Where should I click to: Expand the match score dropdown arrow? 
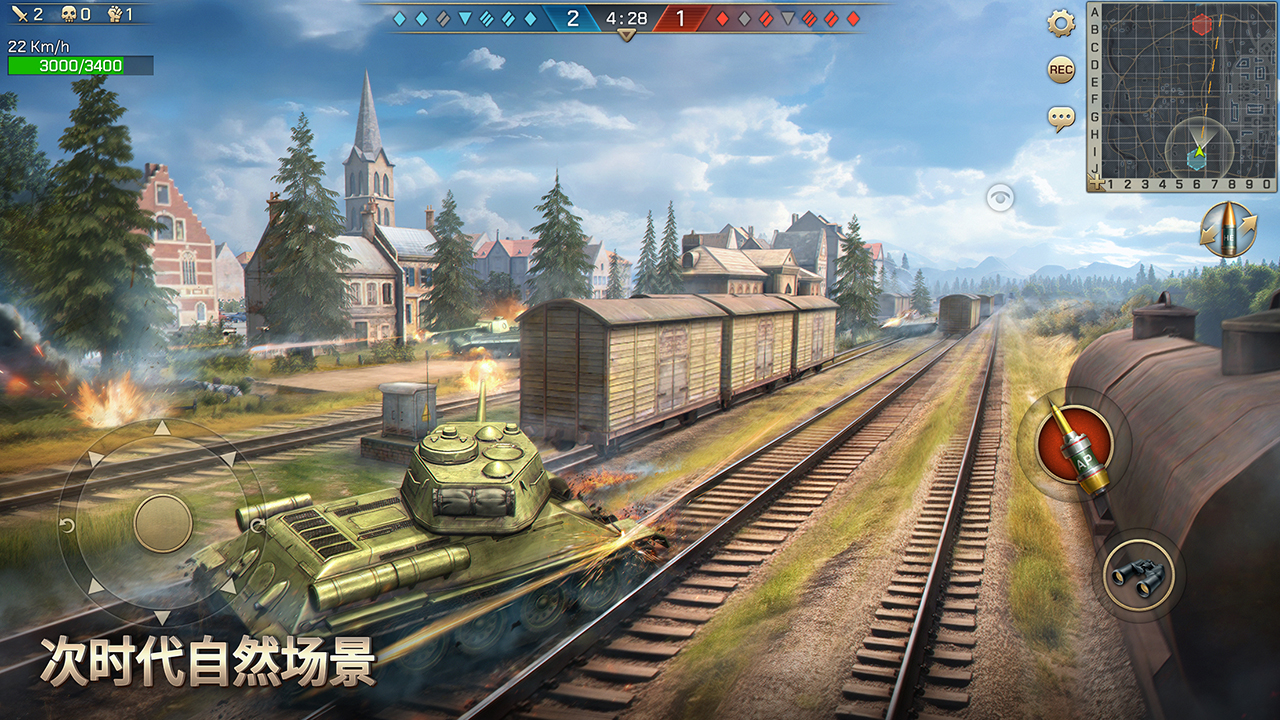[x=627, y=36]
